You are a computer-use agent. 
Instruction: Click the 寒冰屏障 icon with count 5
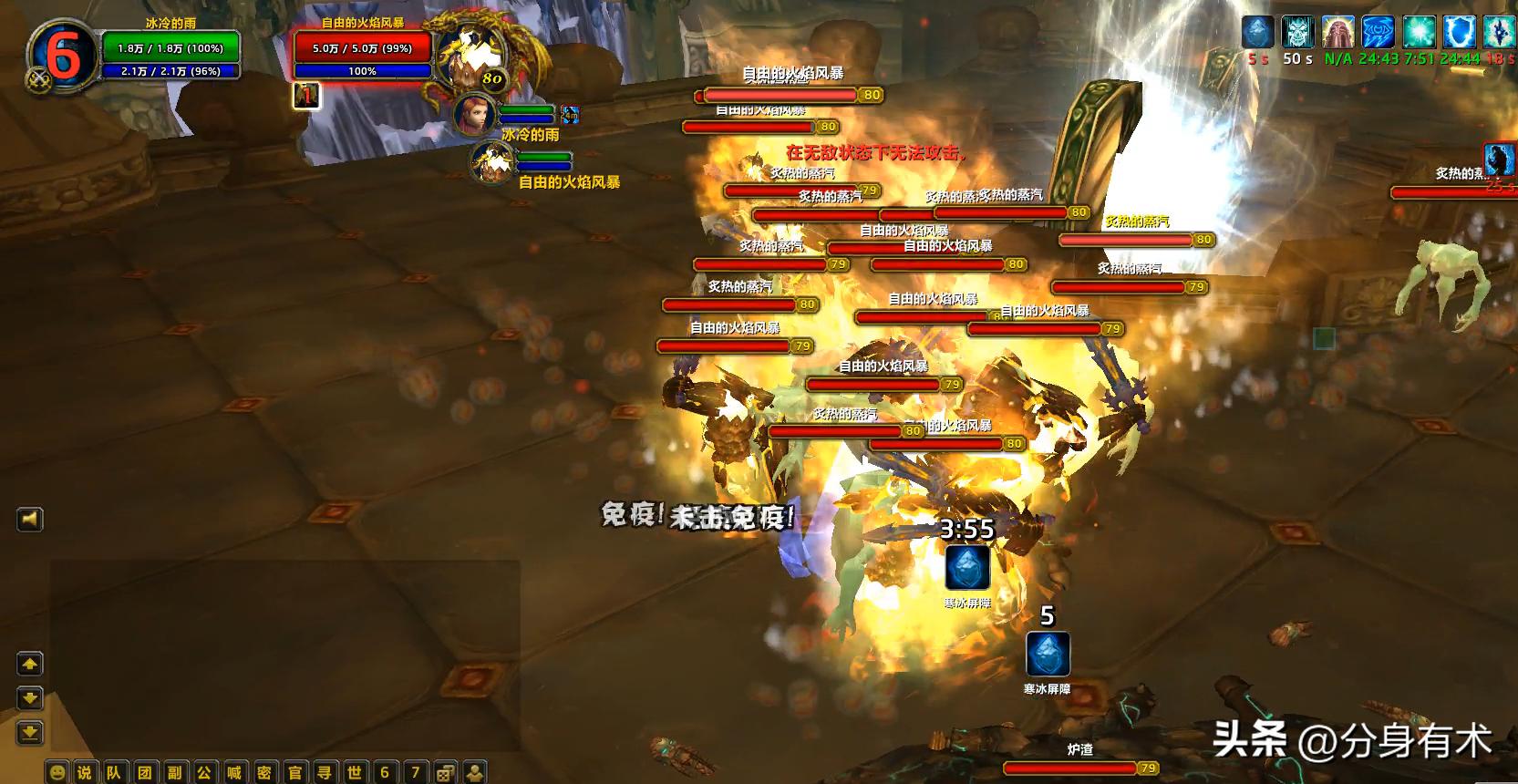1049,653
